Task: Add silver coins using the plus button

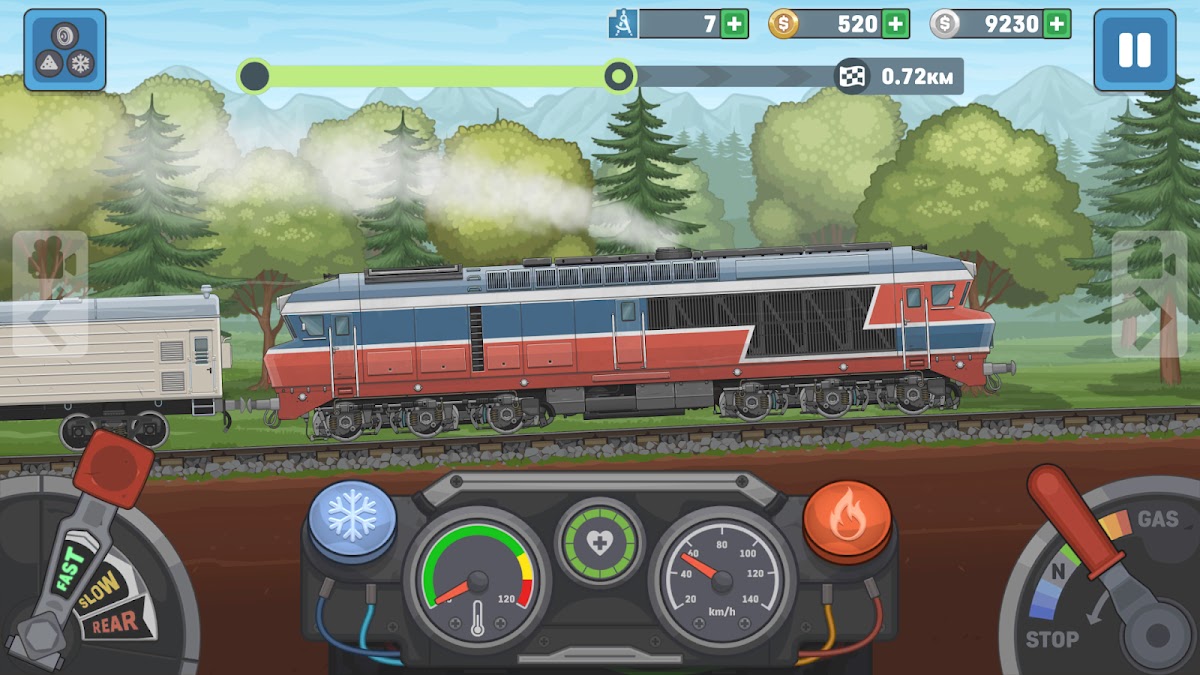Action: [x=1057, y=24]
